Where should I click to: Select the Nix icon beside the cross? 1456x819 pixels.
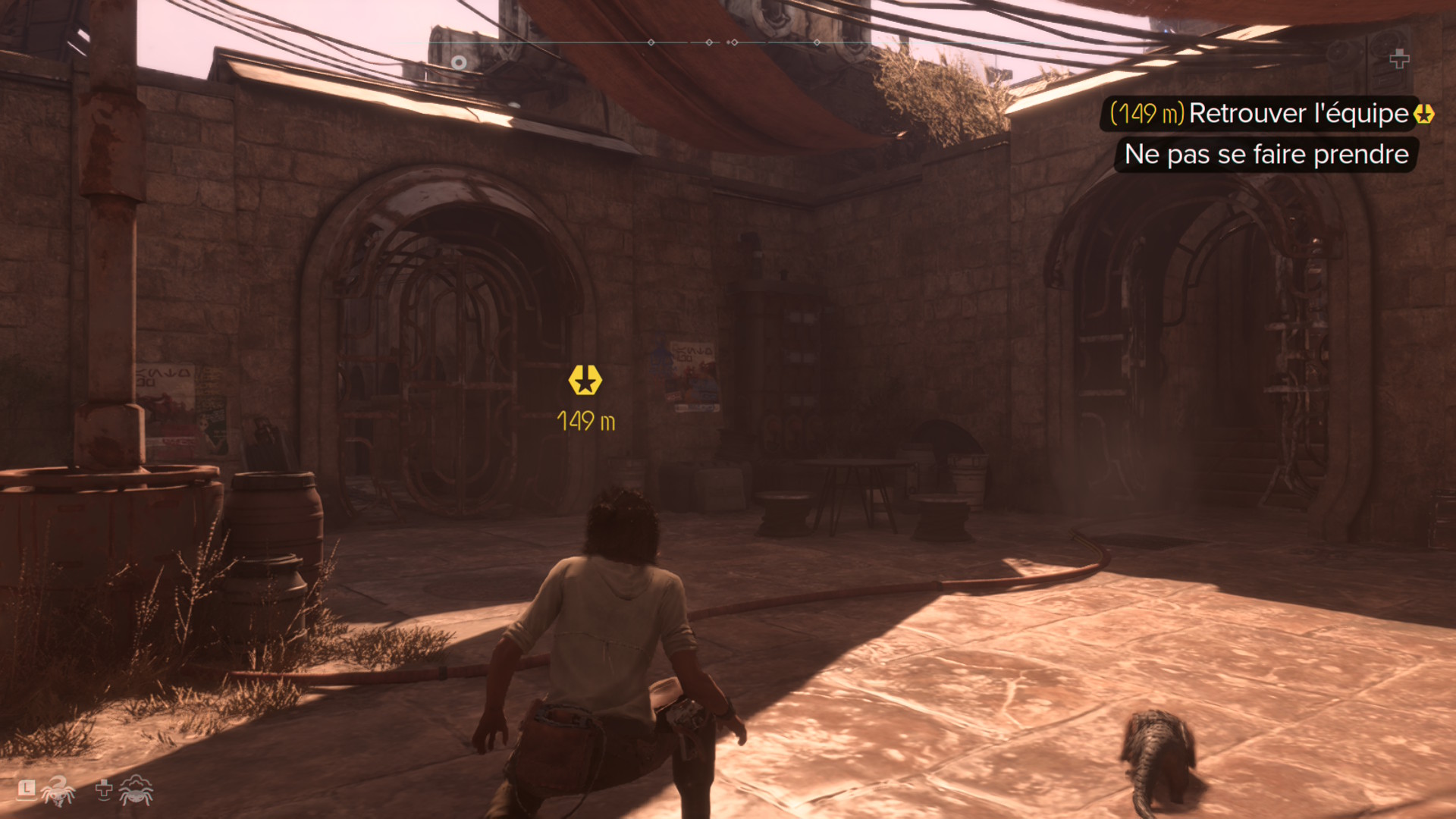pyautogui.click(x=136, y=790)
